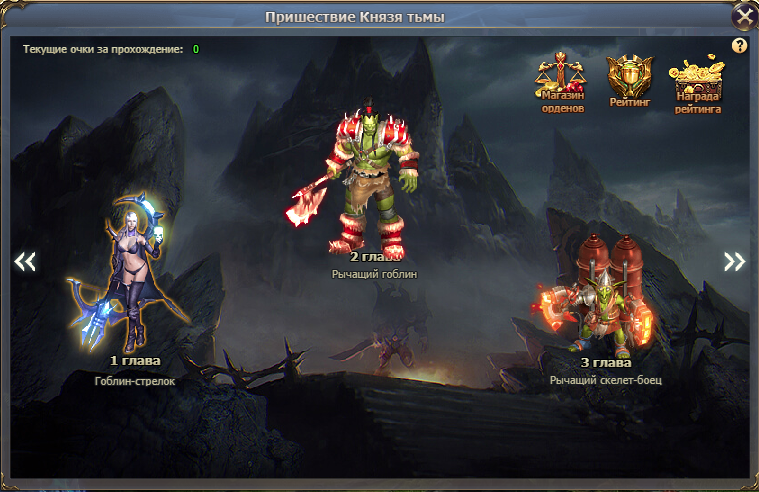Go to next chapters with right arrows
Viewport: 759px width, 492px height.
tap(735, 261)
